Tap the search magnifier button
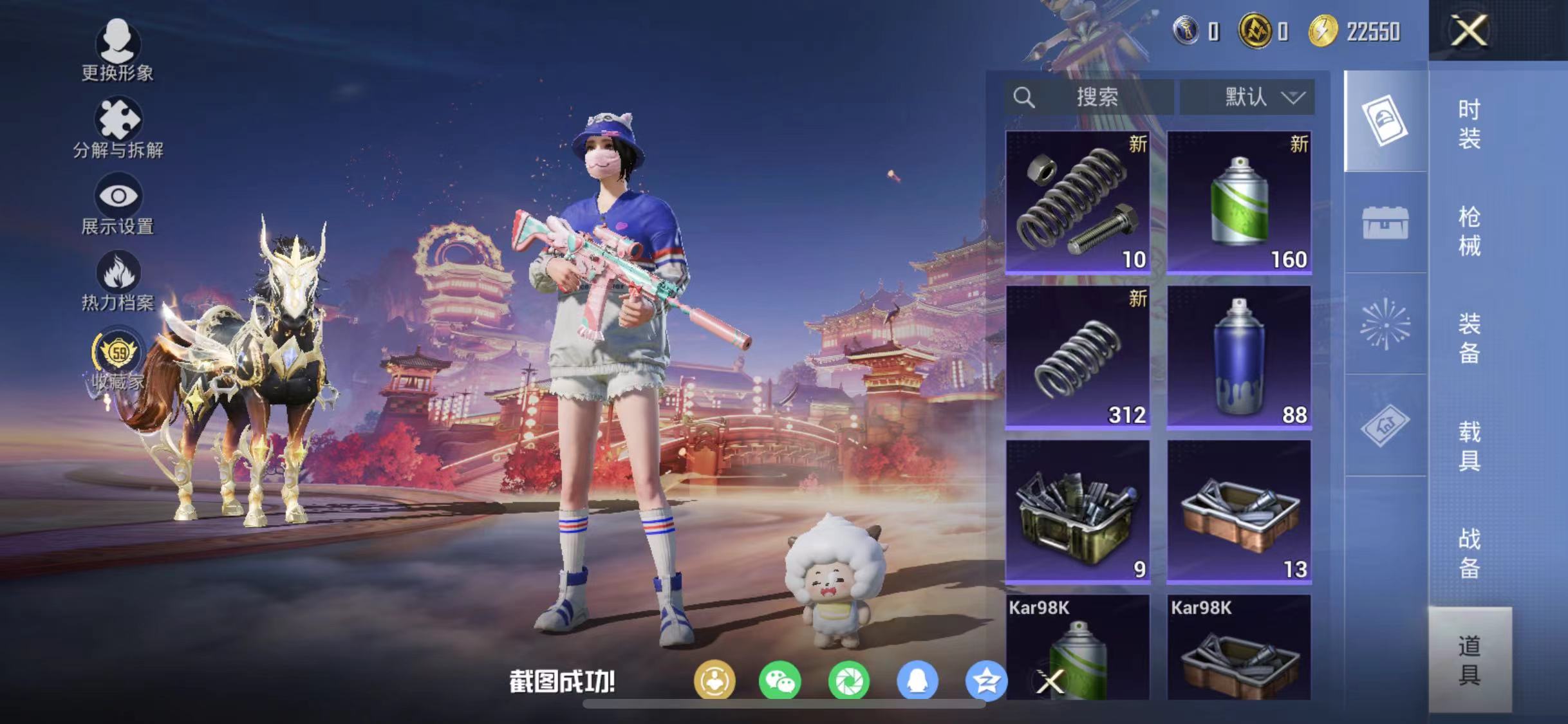Viewport: 1568px width, 724px height. (x=1025, y=97)
